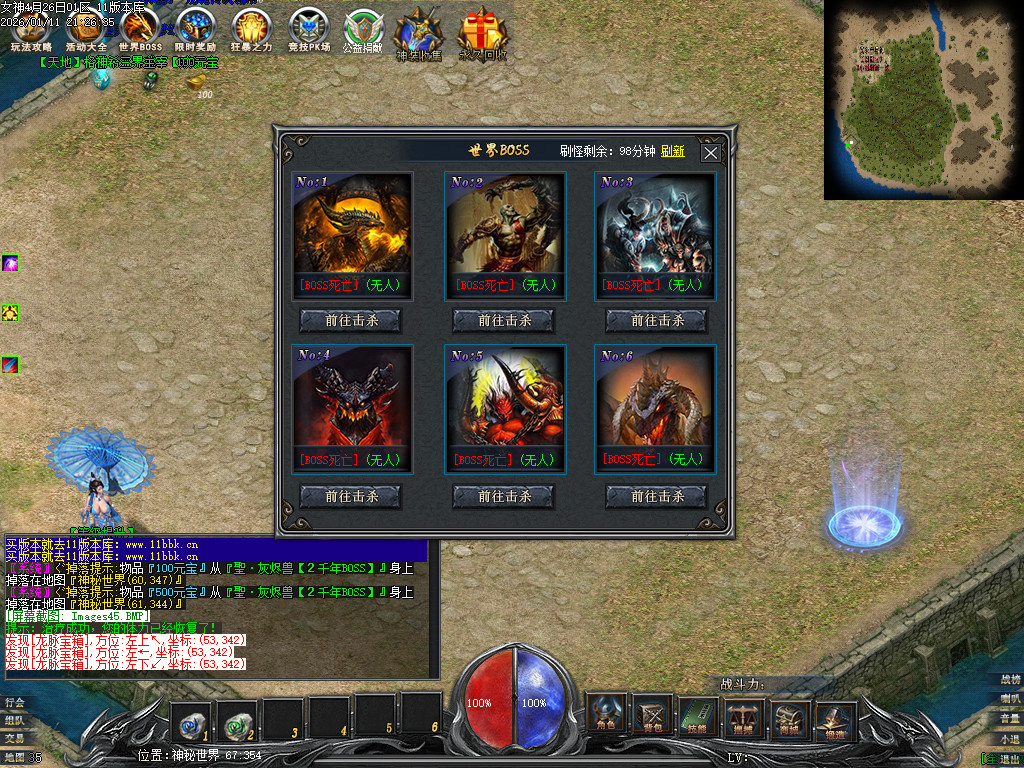Viewport: 1024px width, 768px height.
Task: Activate the 狂暴之力 berserk power icon
Action: 251,30
